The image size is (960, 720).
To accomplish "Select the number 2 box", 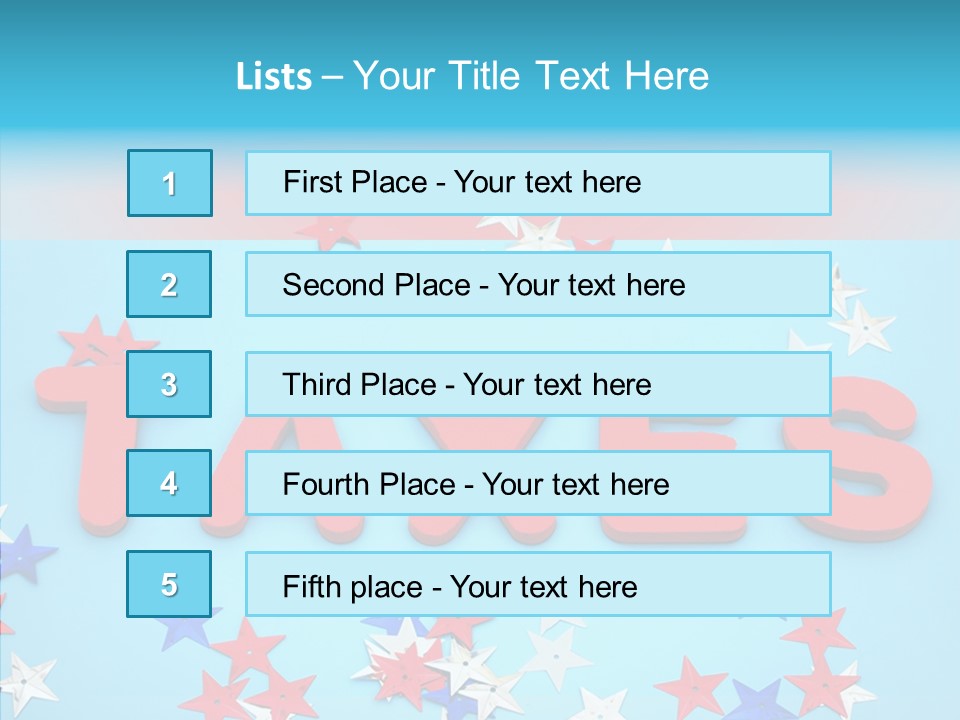I will [170, 284].
